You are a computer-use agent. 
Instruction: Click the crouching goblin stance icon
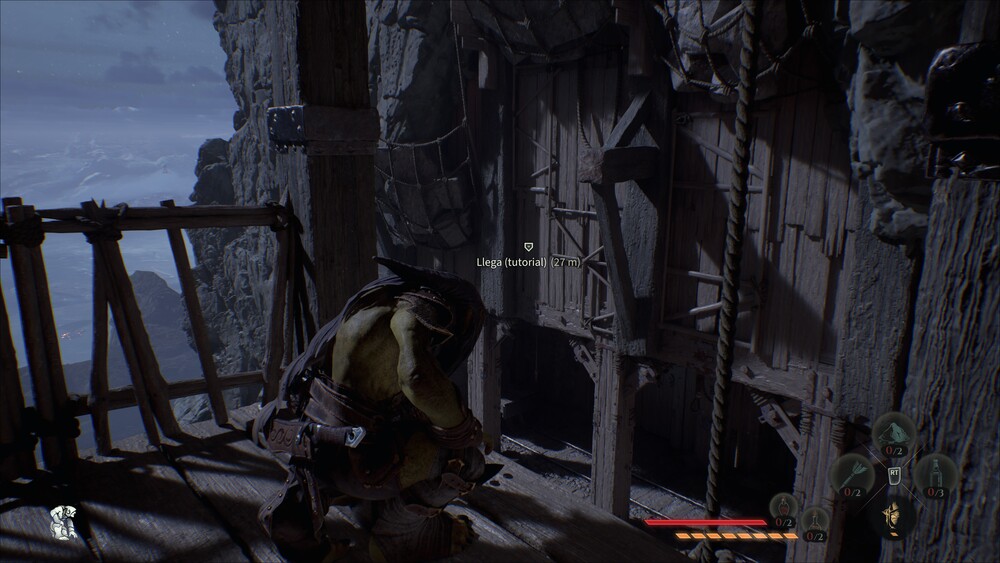click(62, 520)
